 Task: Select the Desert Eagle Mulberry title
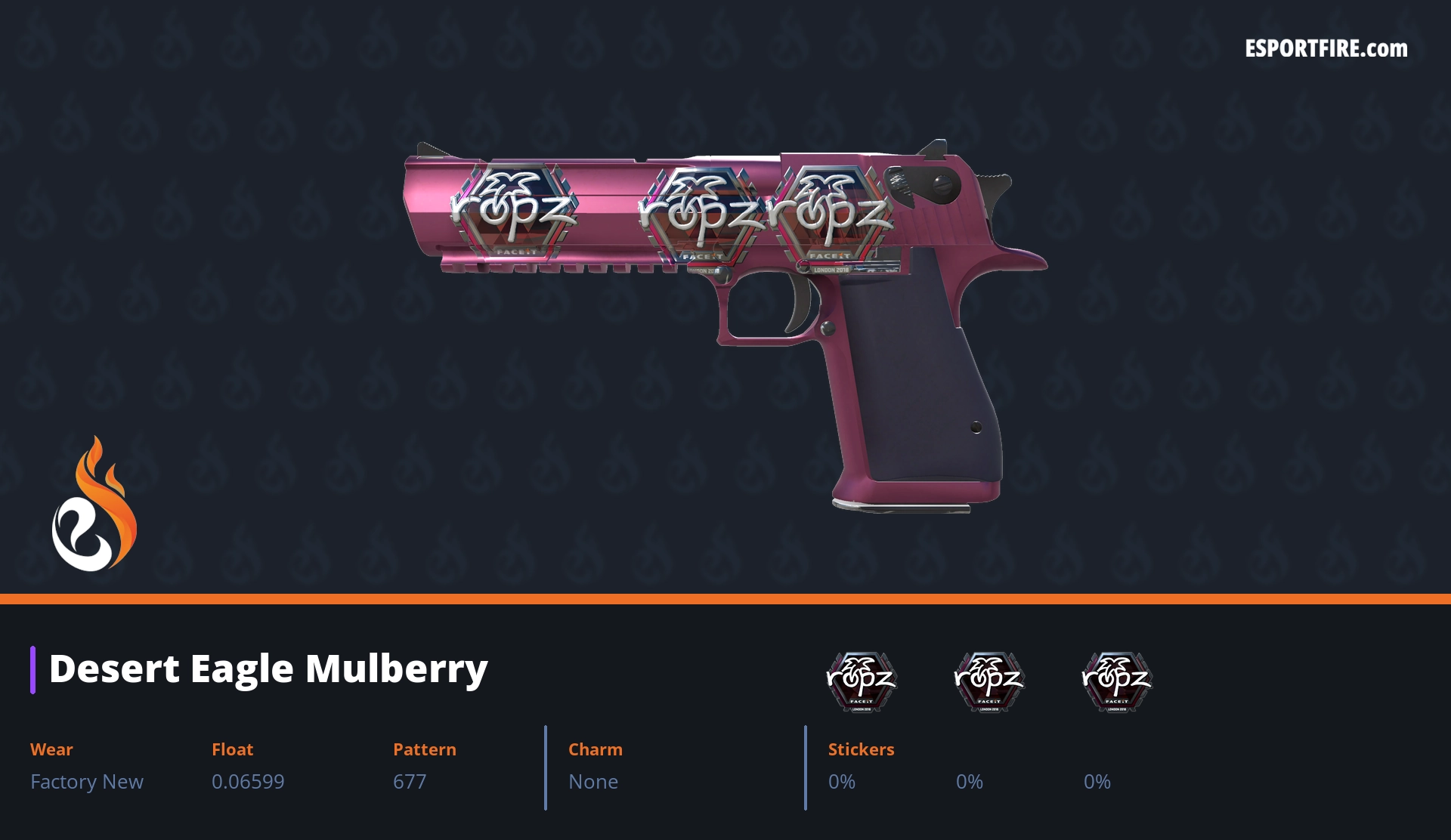tap(268, 669)
